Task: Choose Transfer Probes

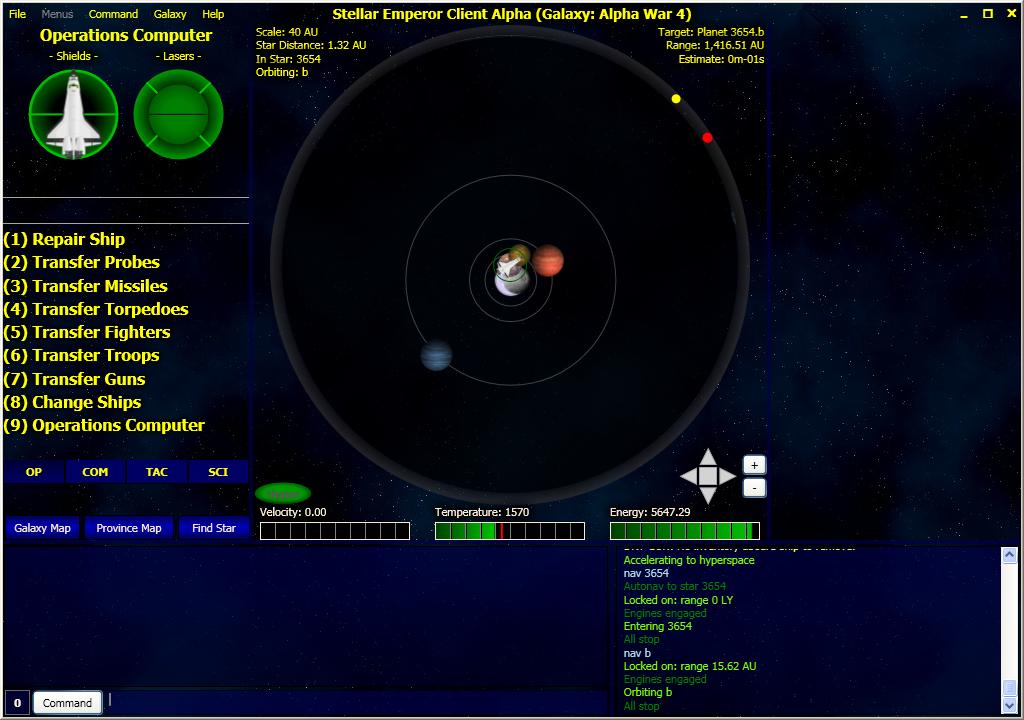Action: (x=82, y=262)
